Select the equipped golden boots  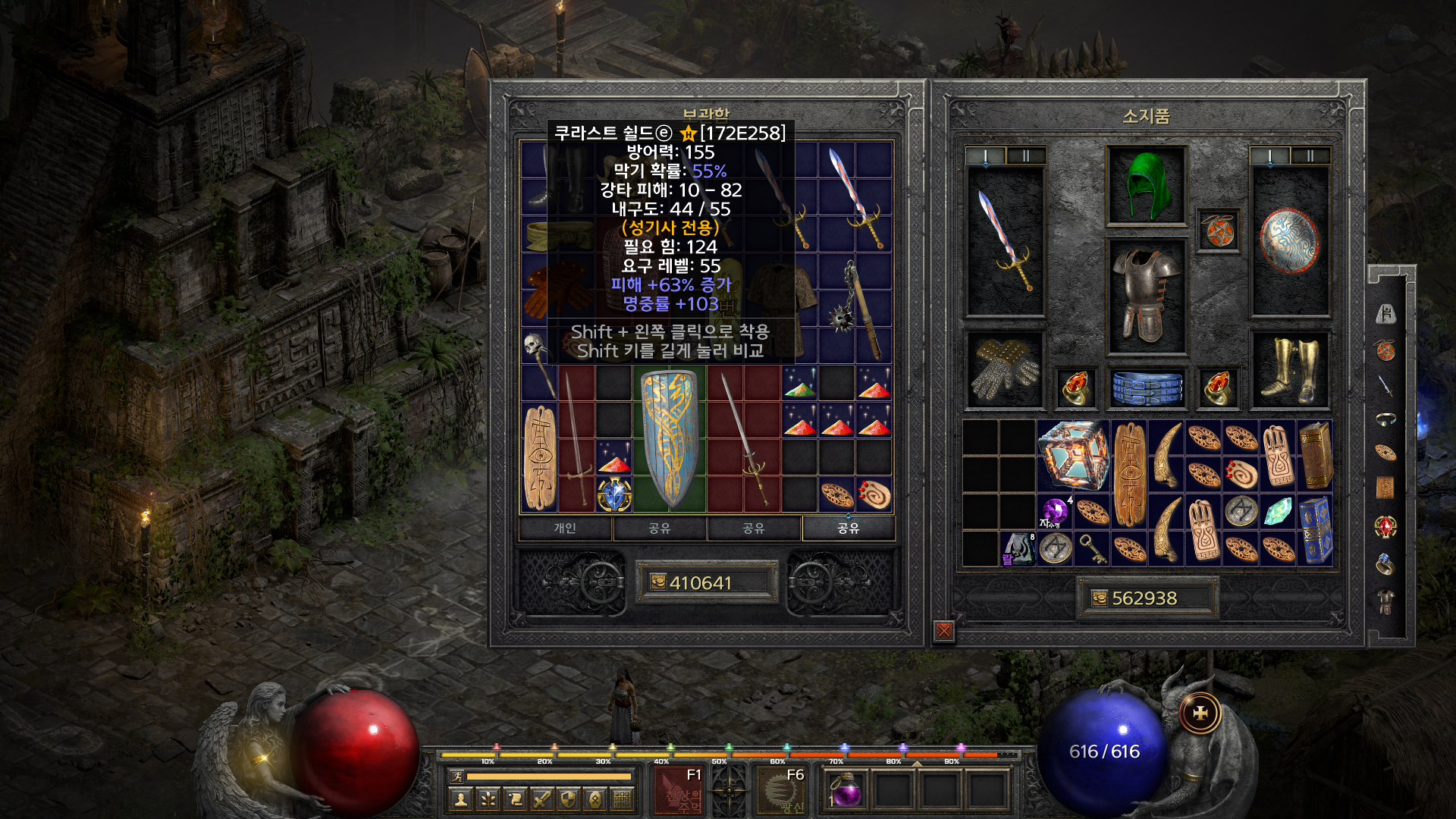point(1290,369)
